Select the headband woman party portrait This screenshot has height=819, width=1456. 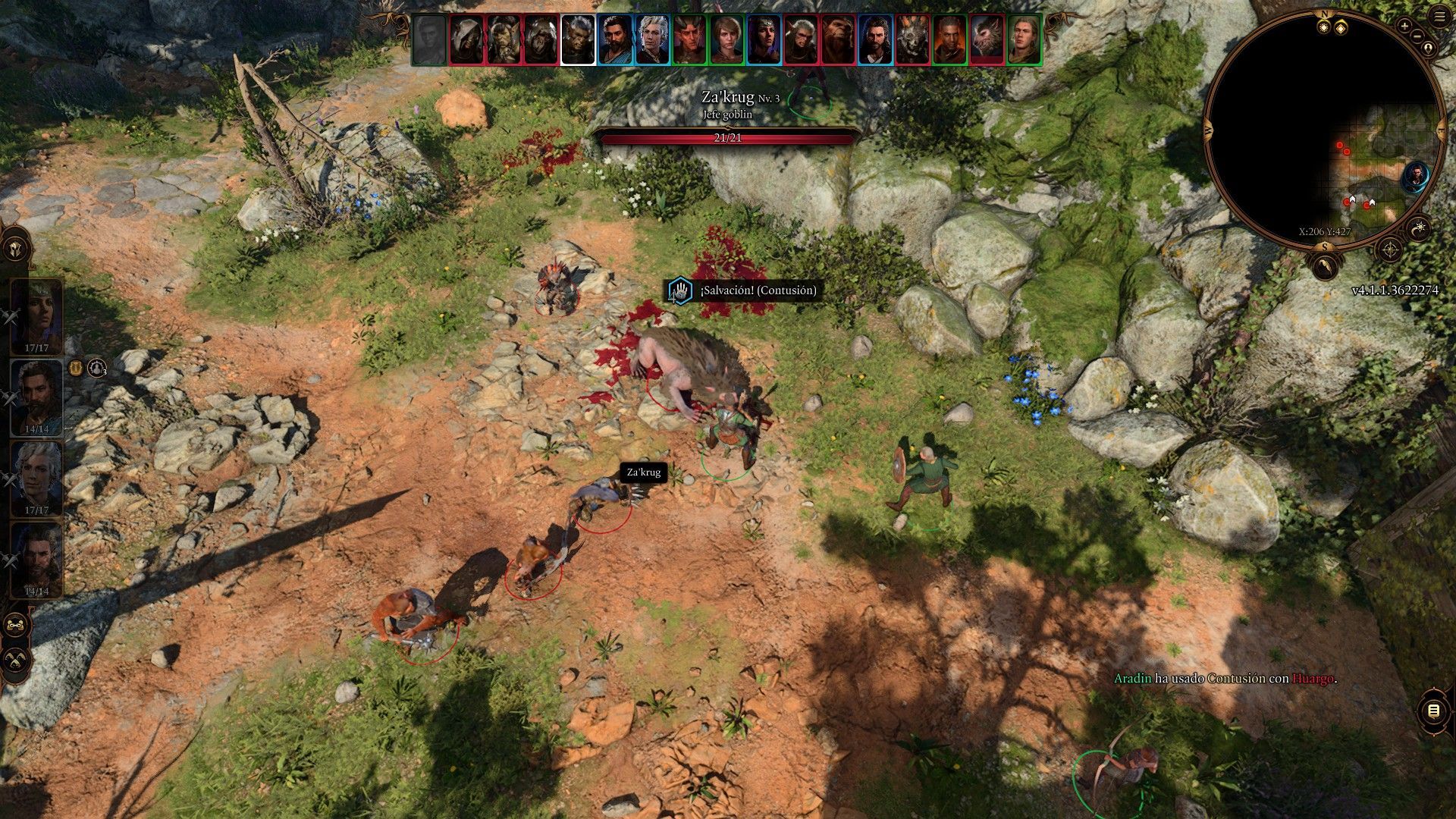36,315
